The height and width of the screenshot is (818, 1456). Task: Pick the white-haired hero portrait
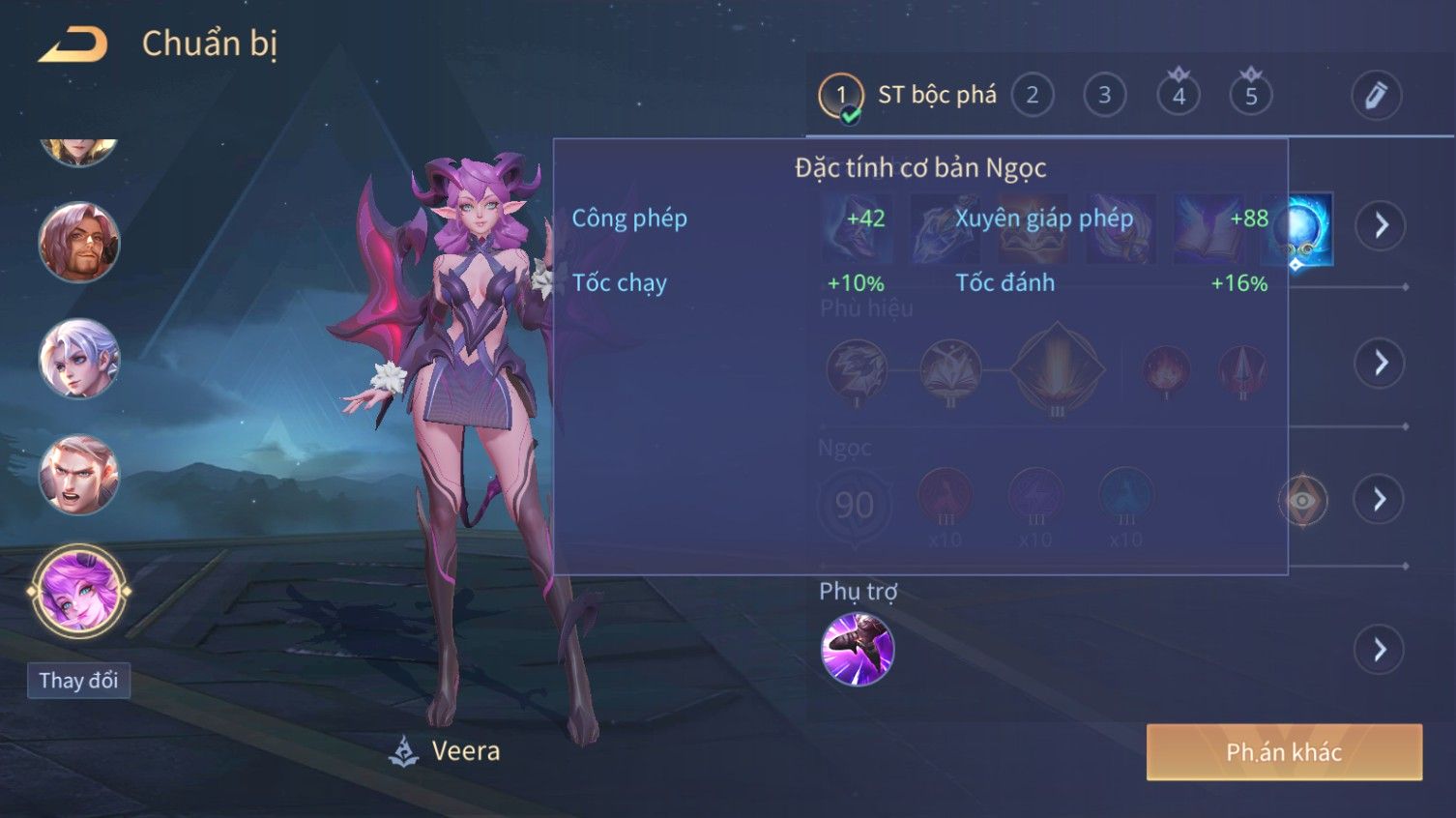[x=78, y=359]
